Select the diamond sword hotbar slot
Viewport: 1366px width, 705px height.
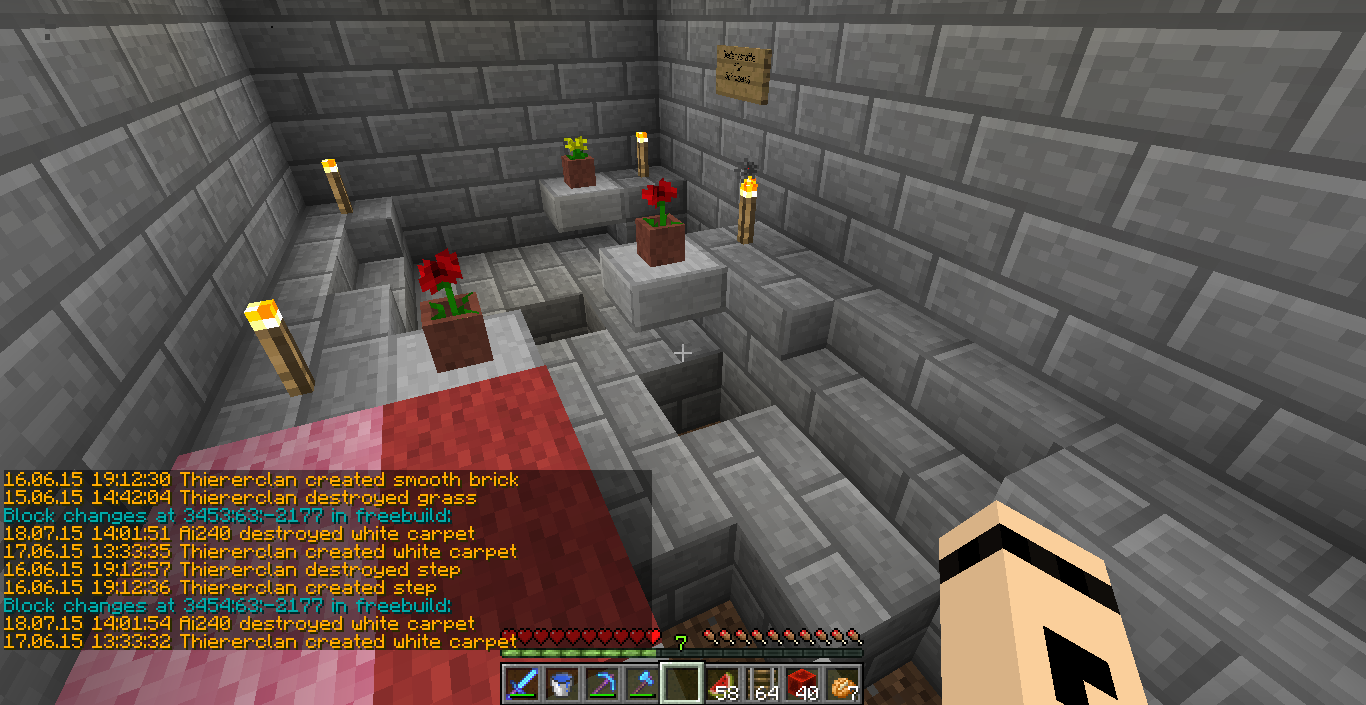click(522, 684)
